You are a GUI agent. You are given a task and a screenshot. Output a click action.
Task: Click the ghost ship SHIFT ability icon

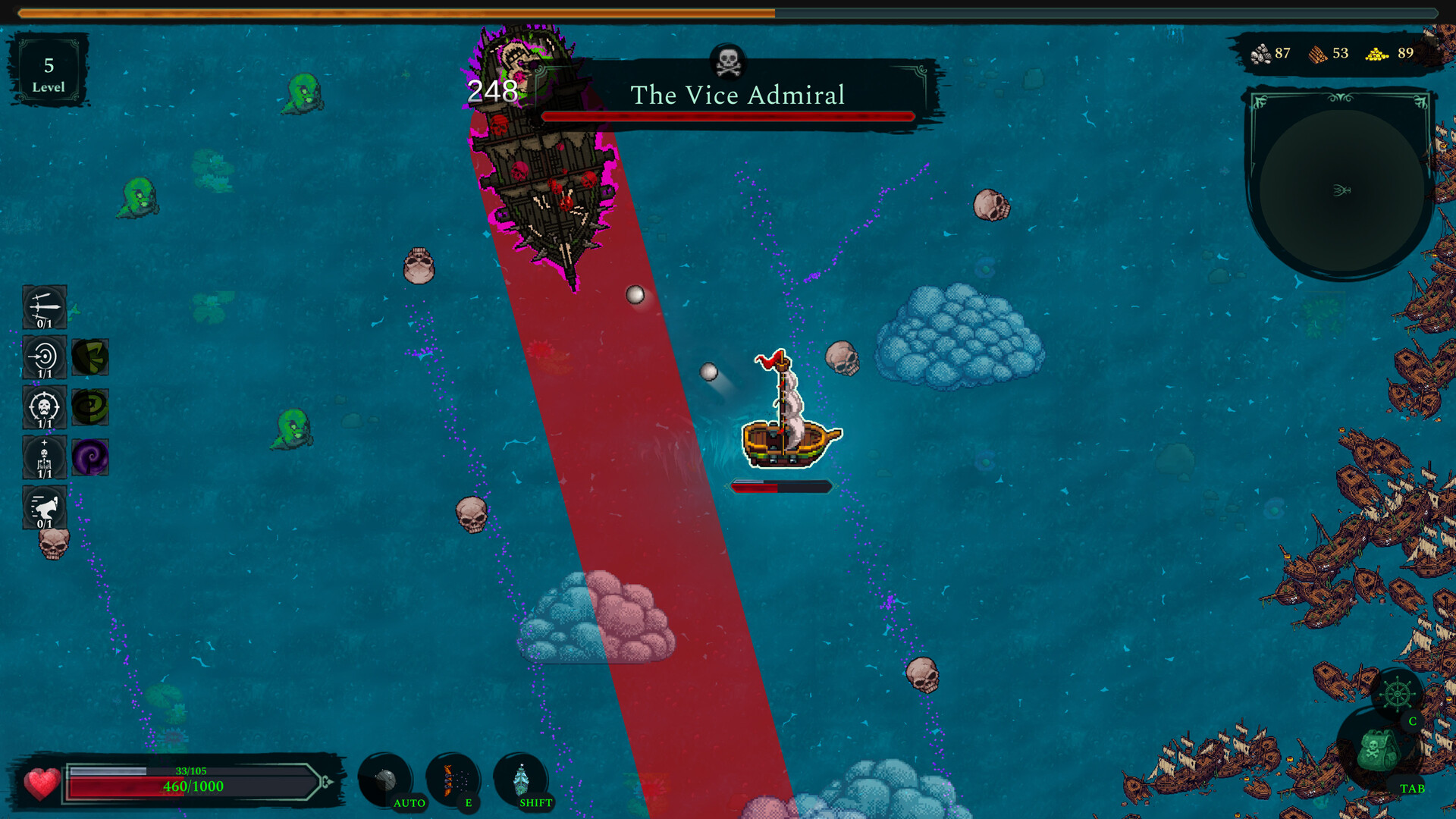[x=522, y=777]
